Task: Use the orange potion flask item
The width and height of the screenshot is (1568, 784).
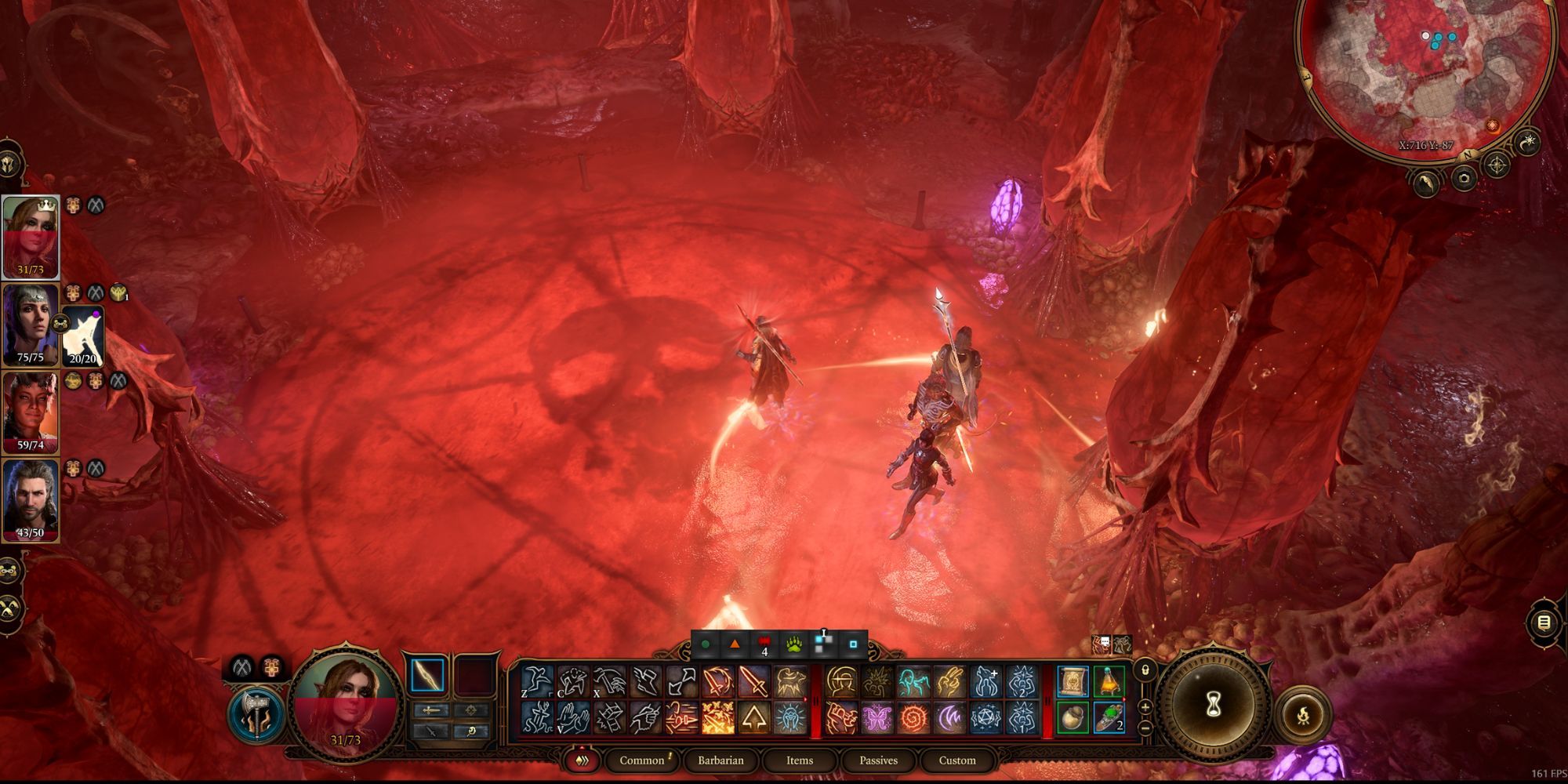Action: (x=1109, y=682)
